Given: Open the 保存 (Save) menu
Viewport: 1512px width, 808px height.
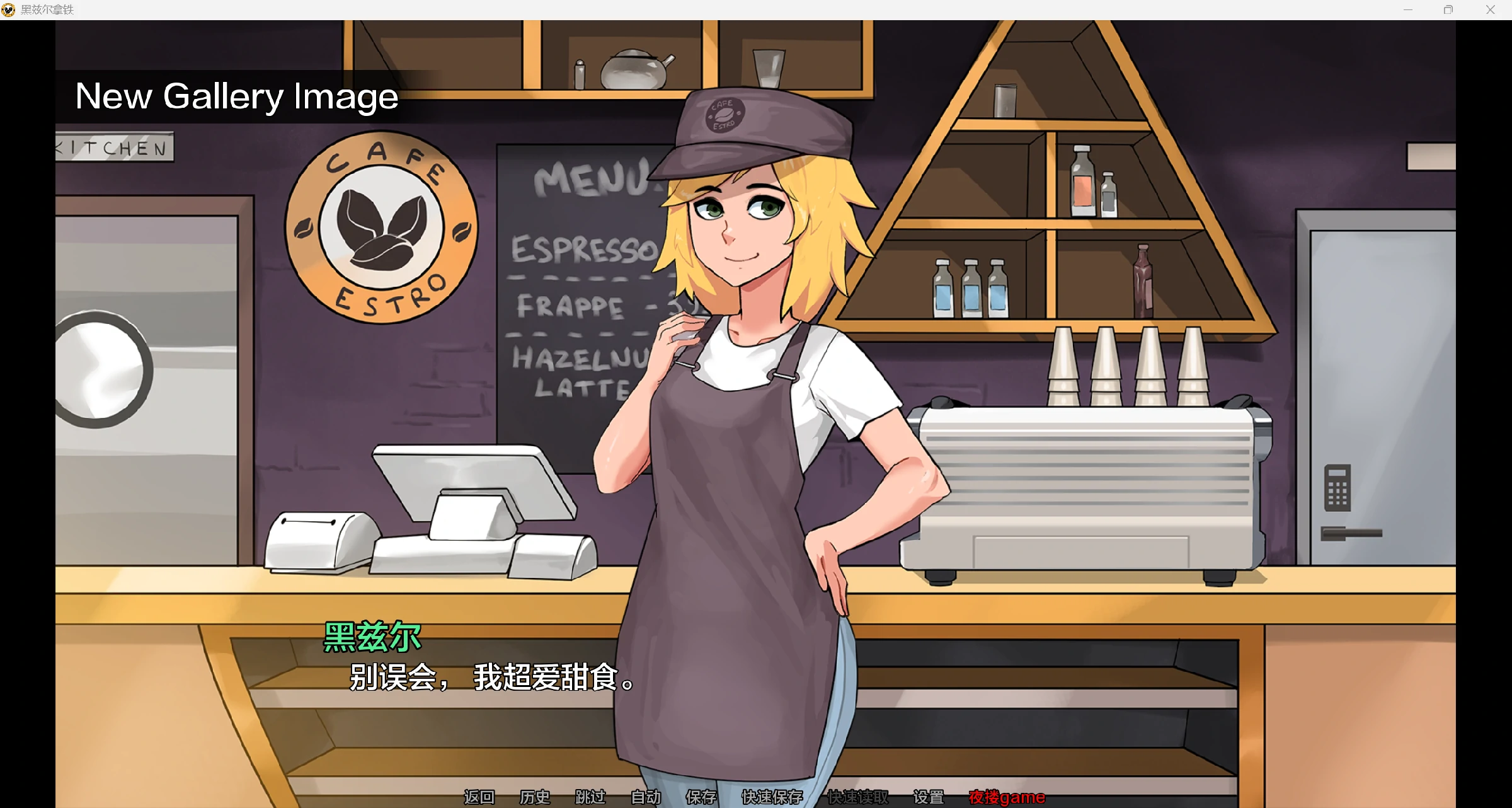Looking at the screenshot, I should click(x=701, y=797).
